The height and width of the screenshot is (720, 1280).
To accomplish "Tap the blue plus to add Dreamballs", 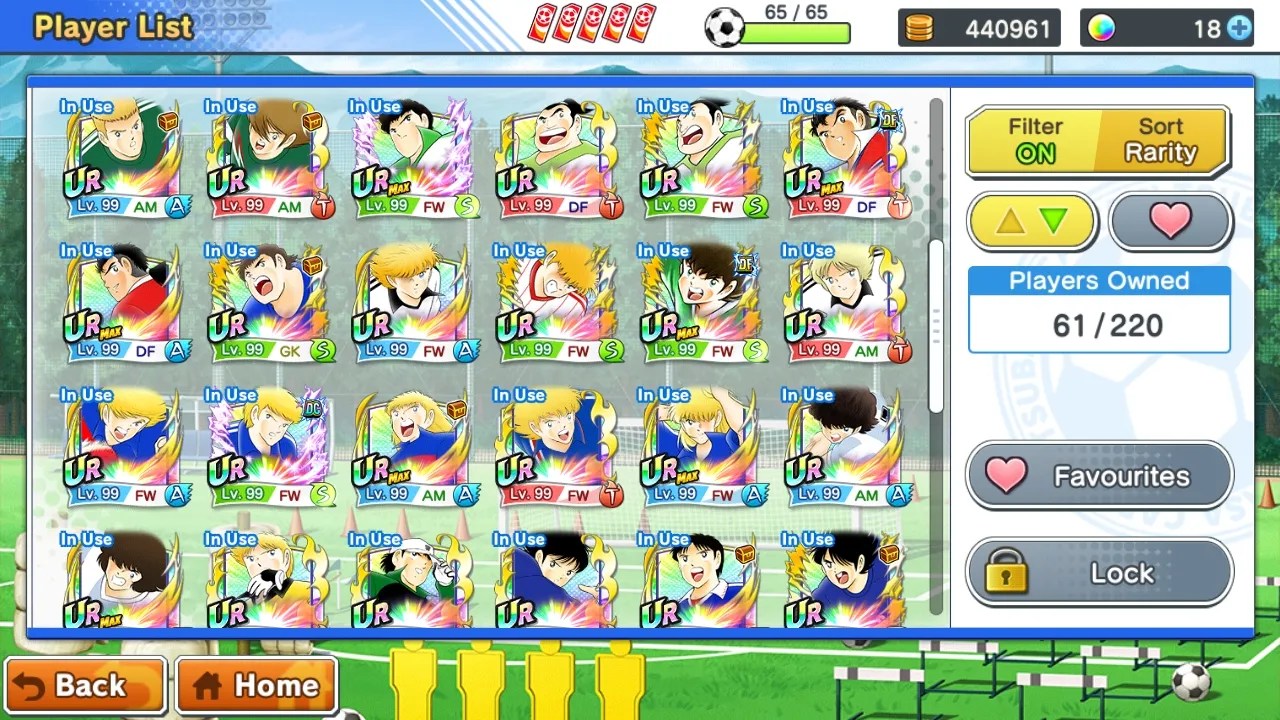I will coord(1239,28).
